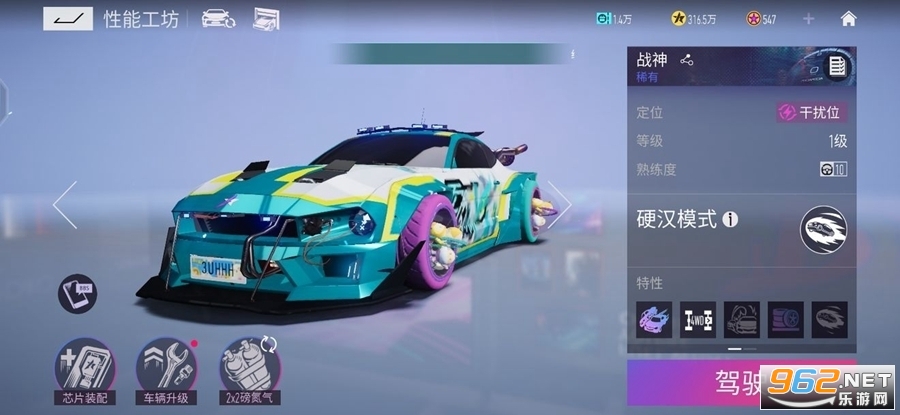Show info about 硬汉模式

tap(730, 219)
